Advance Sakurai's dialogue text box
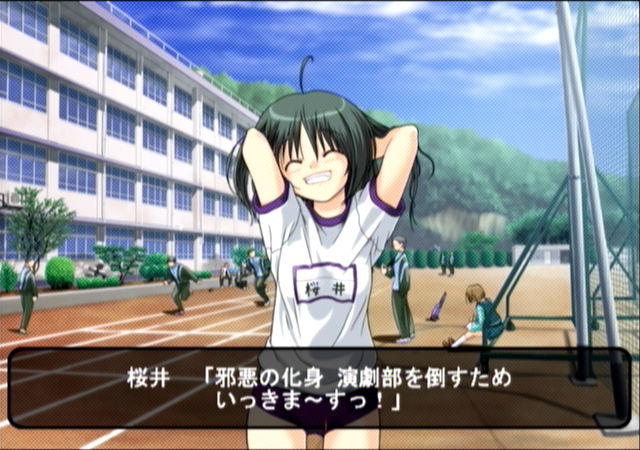This screenshot has height=450, width=640. click(x=320, y=388)
